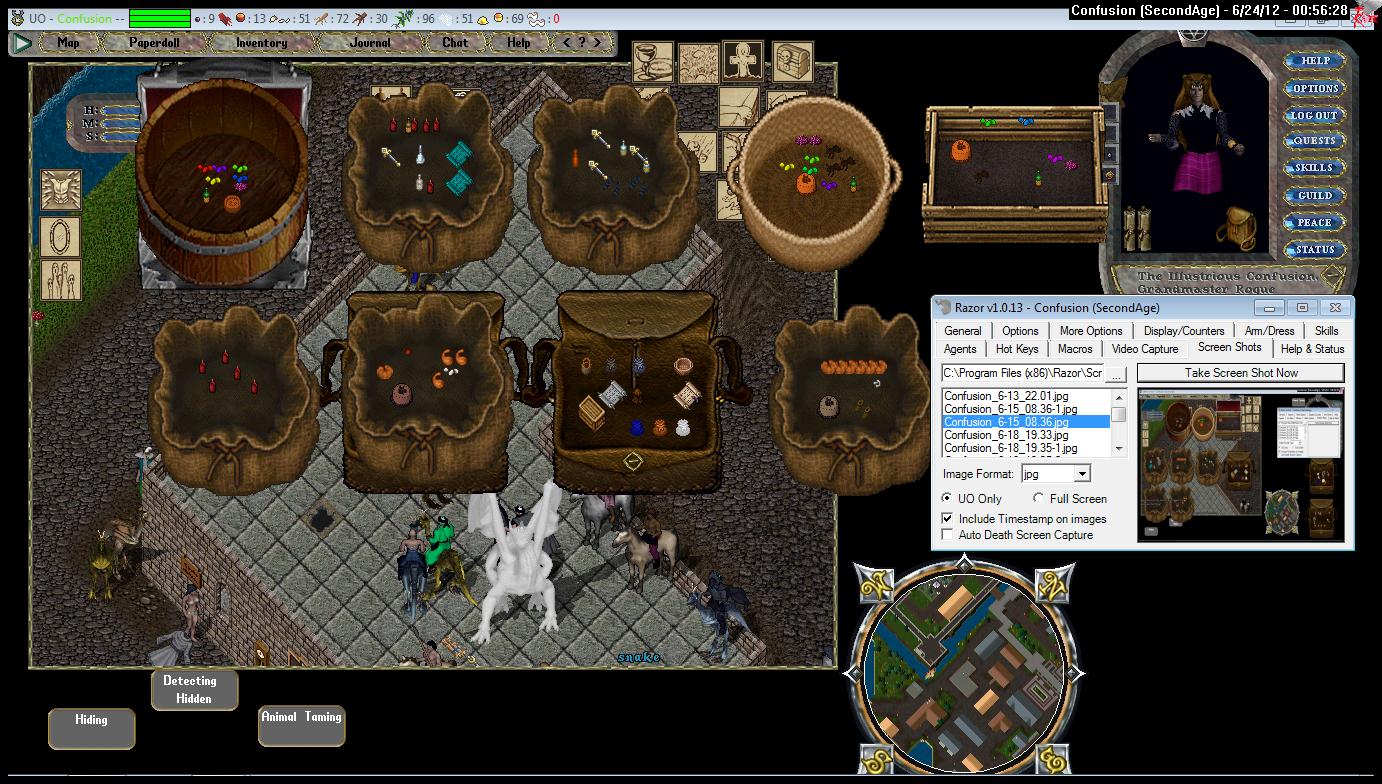
Task: Open the STATUS button on paperdoll
Action: coord(1315,249)
